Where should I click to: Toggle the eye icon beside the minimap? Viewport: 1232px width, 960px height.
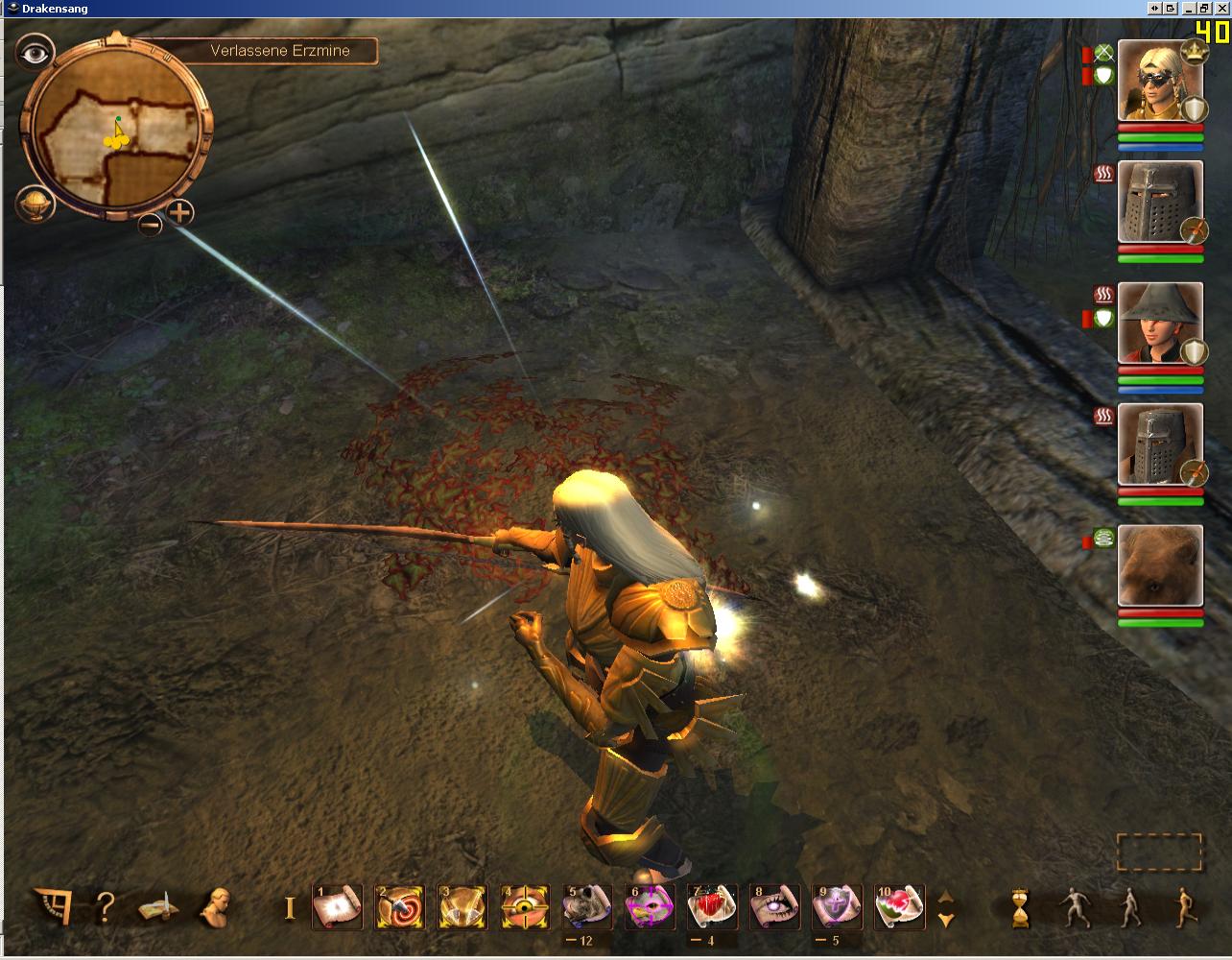[x=36, y=54]
